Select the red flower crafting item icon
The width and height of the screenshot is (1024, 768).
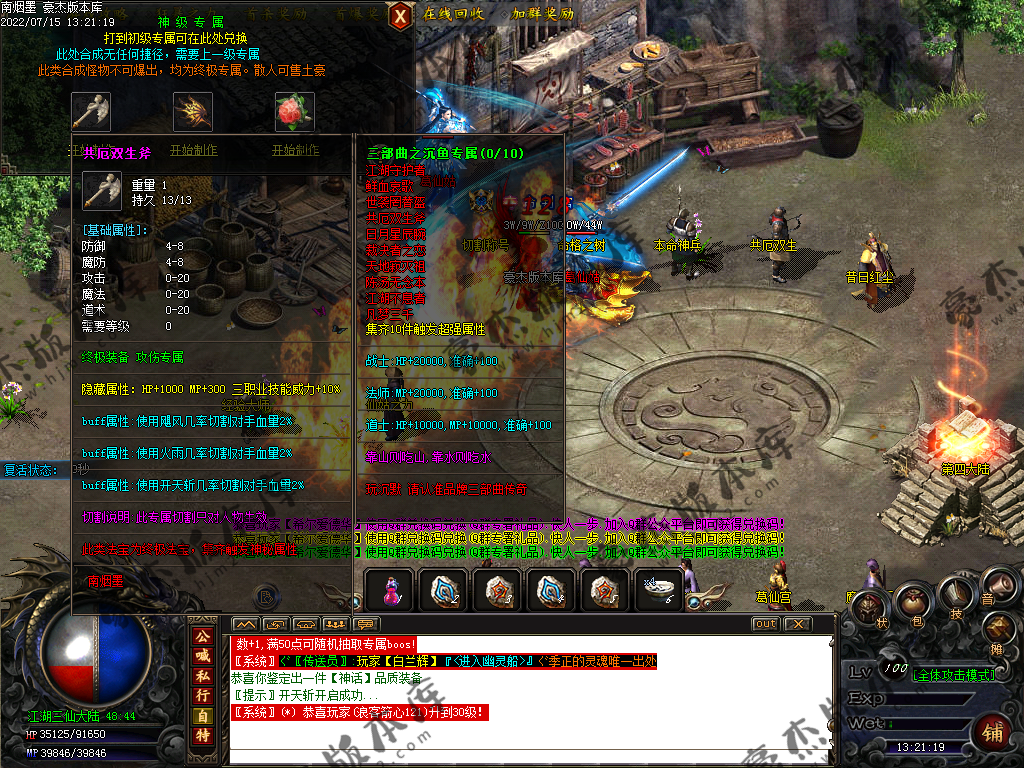295,111
